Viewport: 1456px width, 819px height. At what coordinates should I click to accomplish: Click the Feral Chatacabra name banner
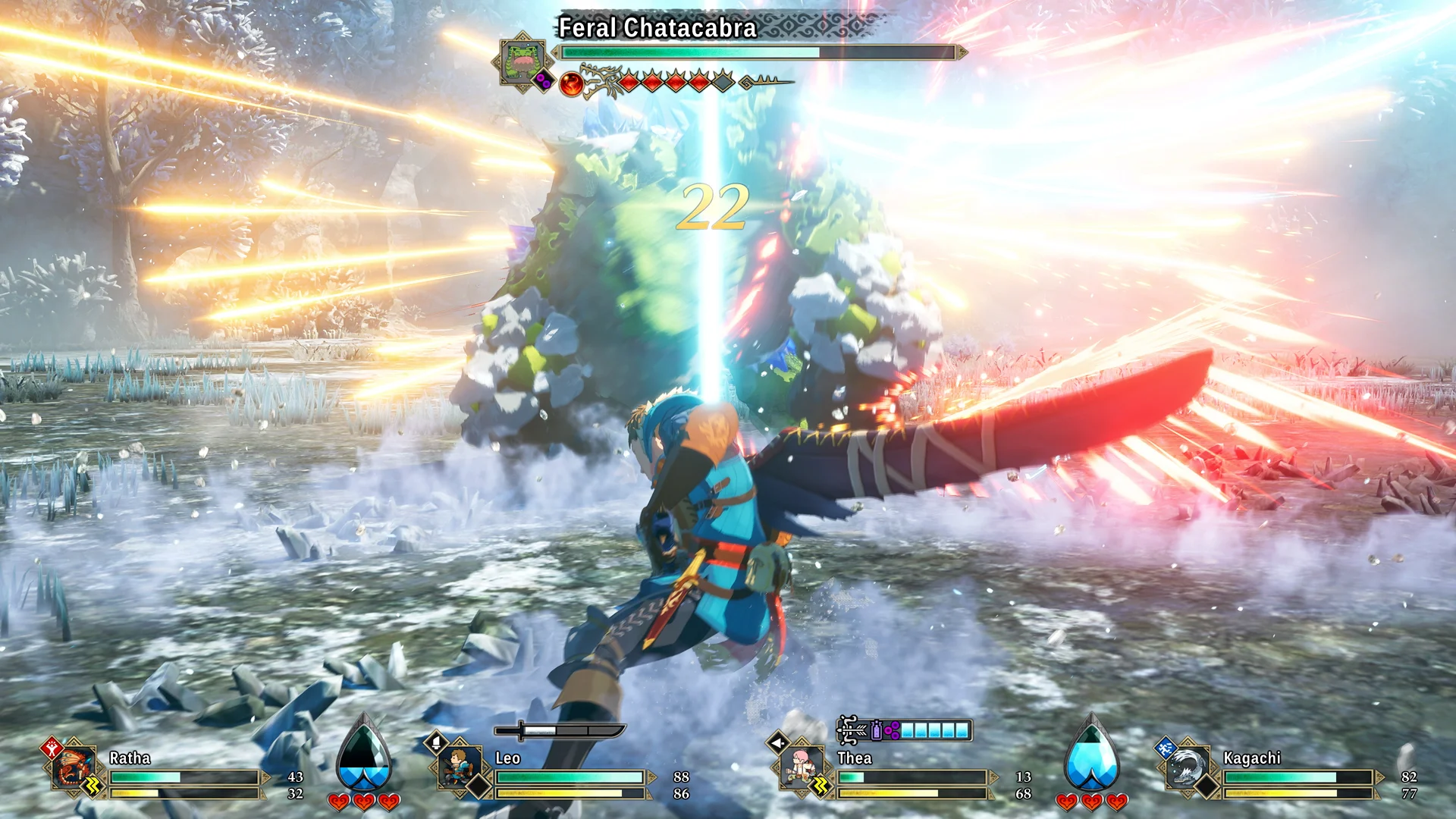click(656, 27)
